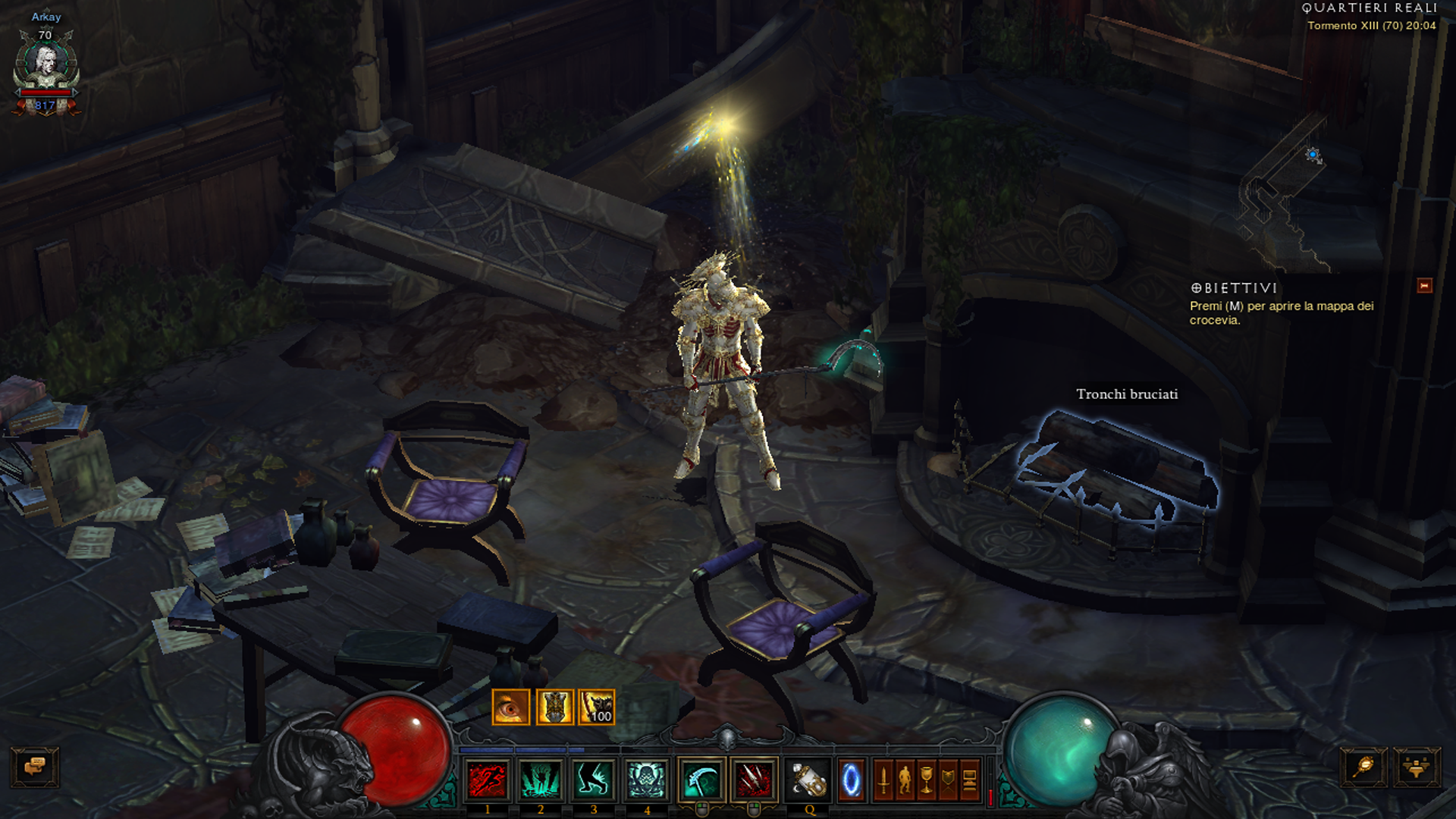Open the shield banner menu icon
This screenshot has height=819, width=1456.
point(948,780)
